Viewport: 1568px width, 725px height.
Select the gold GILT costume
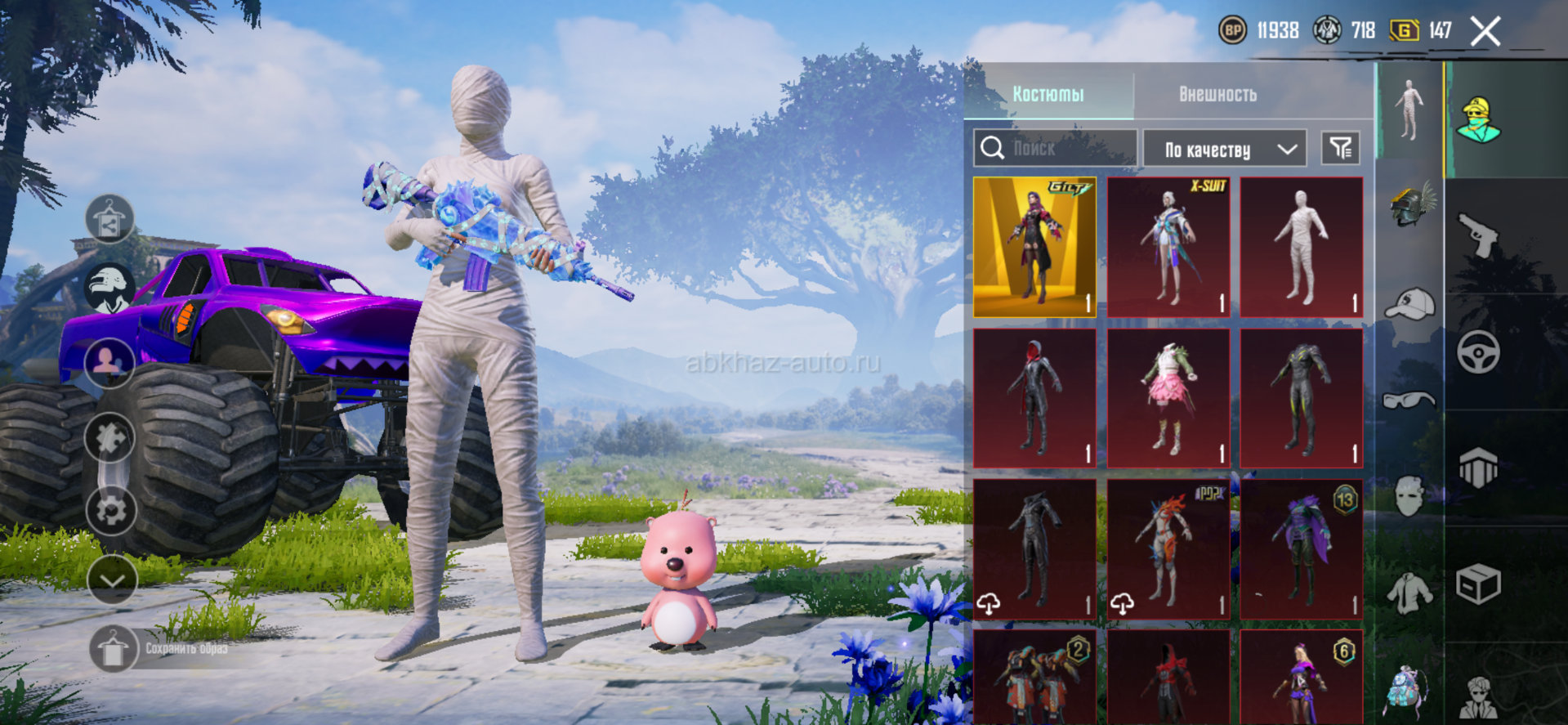coord(1034,247)
